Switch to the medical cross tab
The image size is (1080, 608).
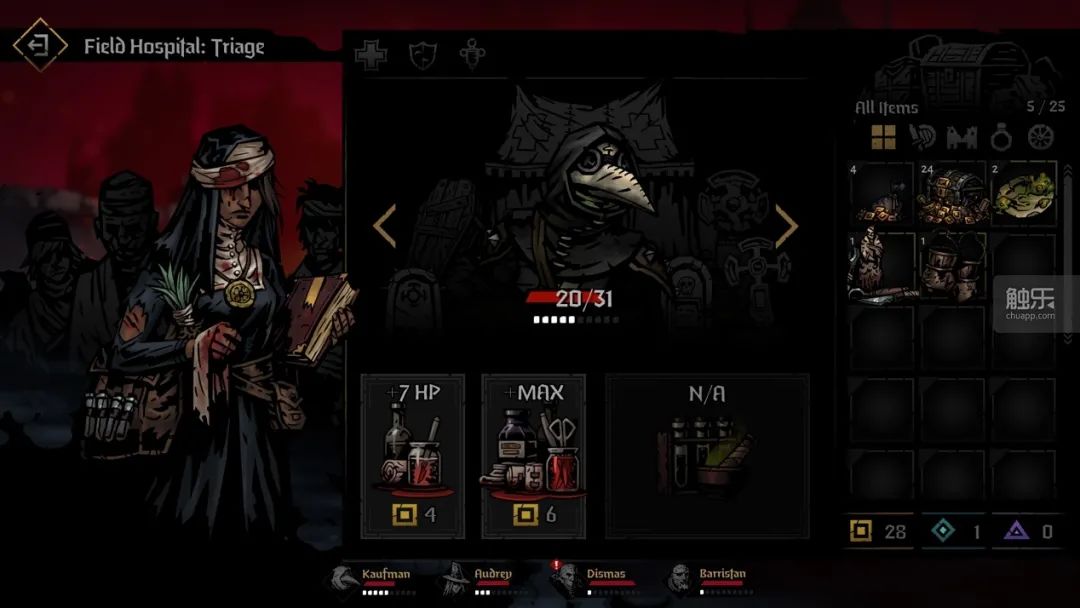pyautogui.click(x=371, y=56)
